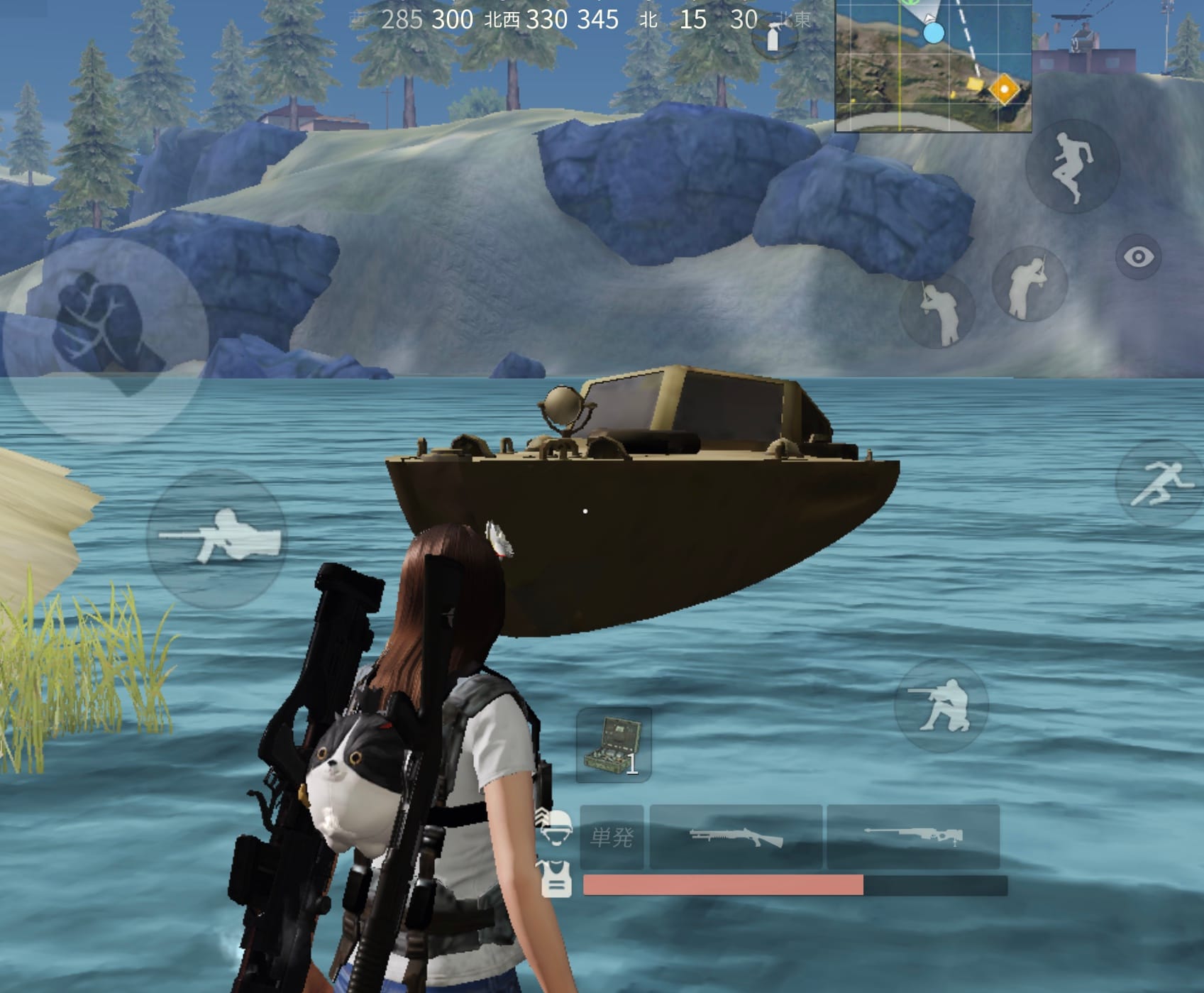Switch to the sniper rifle slot
1204x993 pixels.
pos(912,837)
